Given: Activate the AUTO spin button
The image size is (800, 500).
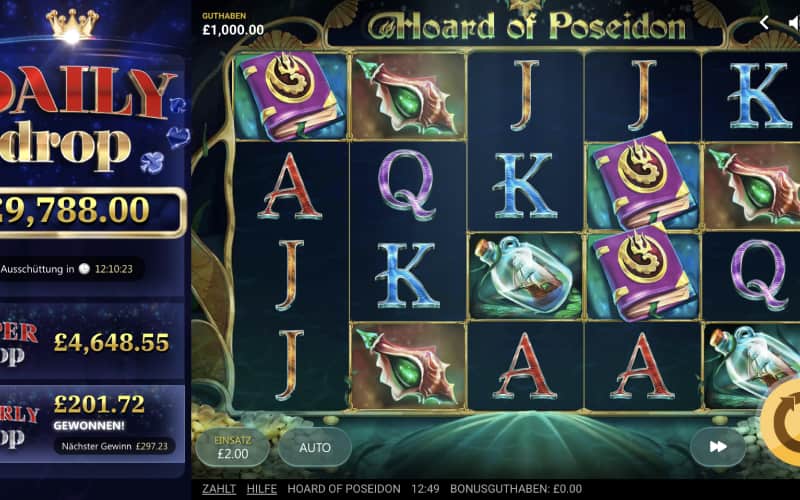Looking at the screenshot, I should [x=315, y=447].
